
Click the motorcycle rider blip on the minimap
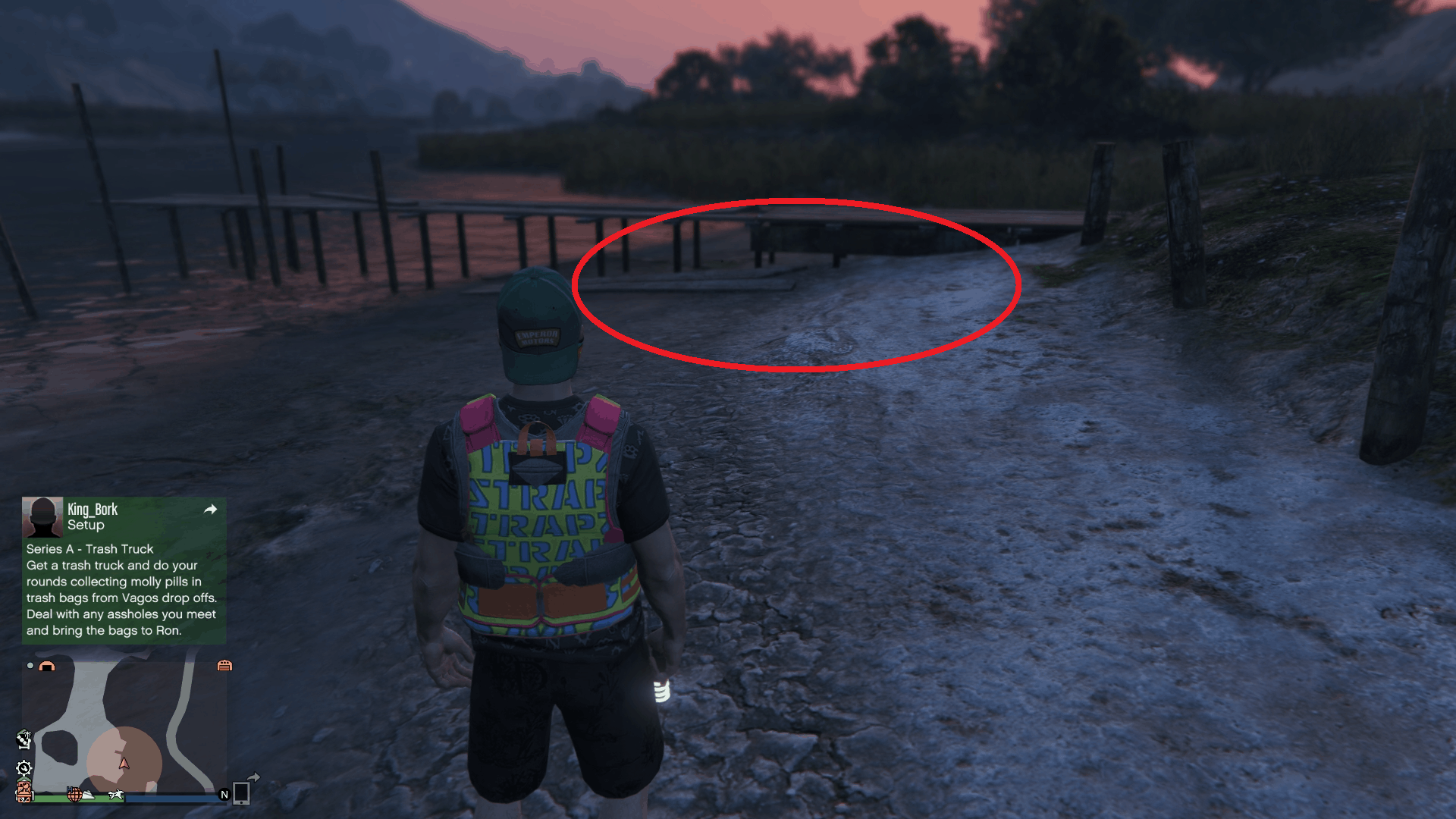click(x=115, y=796)
